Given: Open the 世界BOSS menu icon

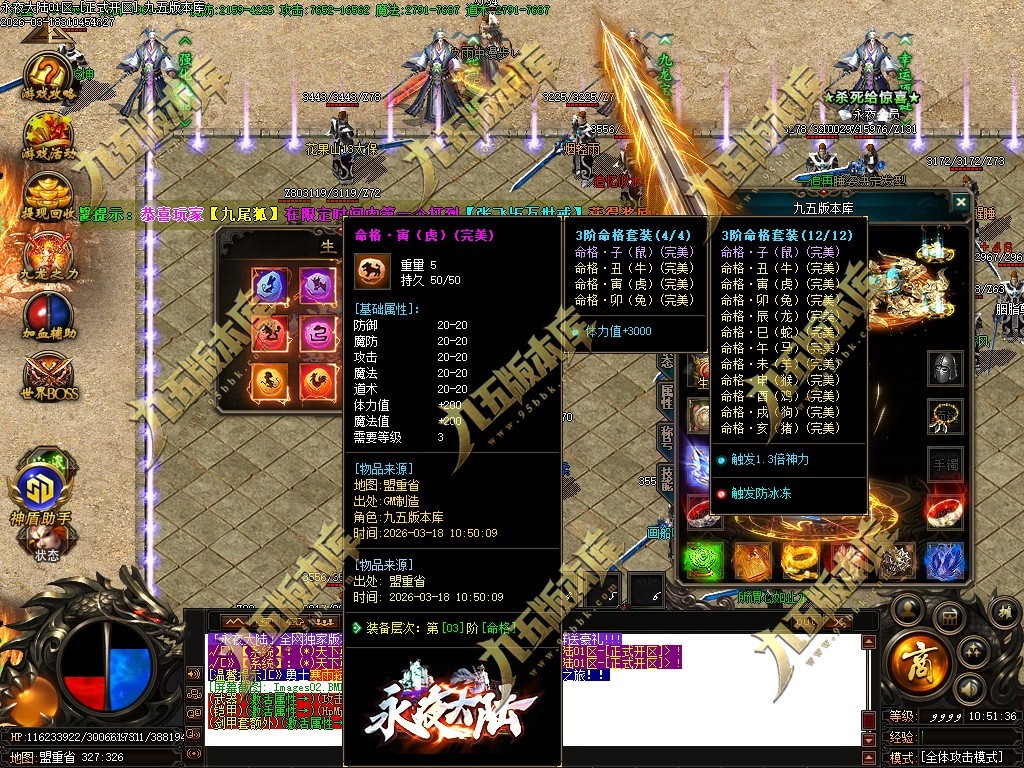Looking at the screenshot, I should (x=48, y=376).
